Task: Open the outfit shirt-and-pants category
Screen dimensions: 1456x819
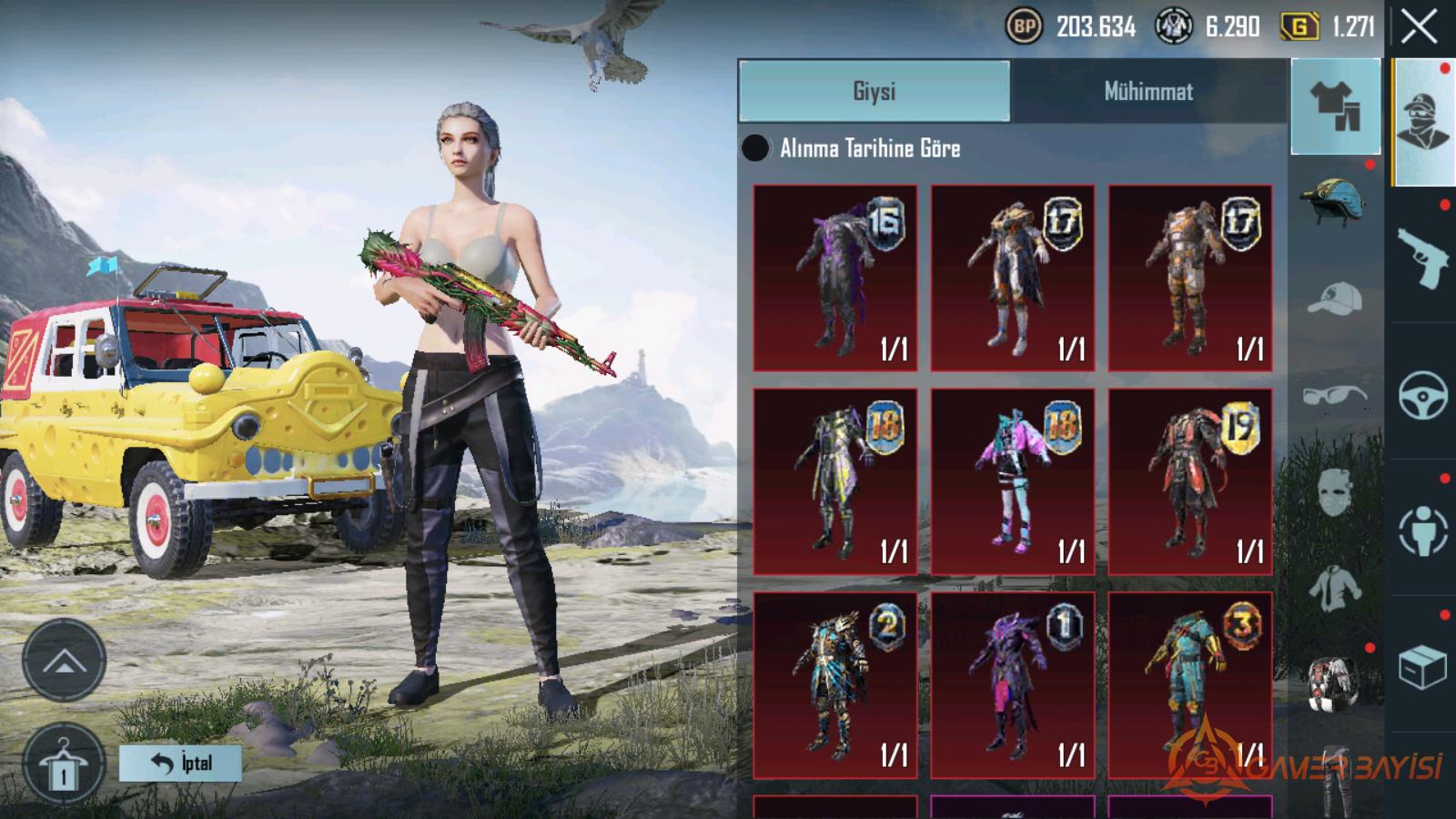Action: (1335, 106)
